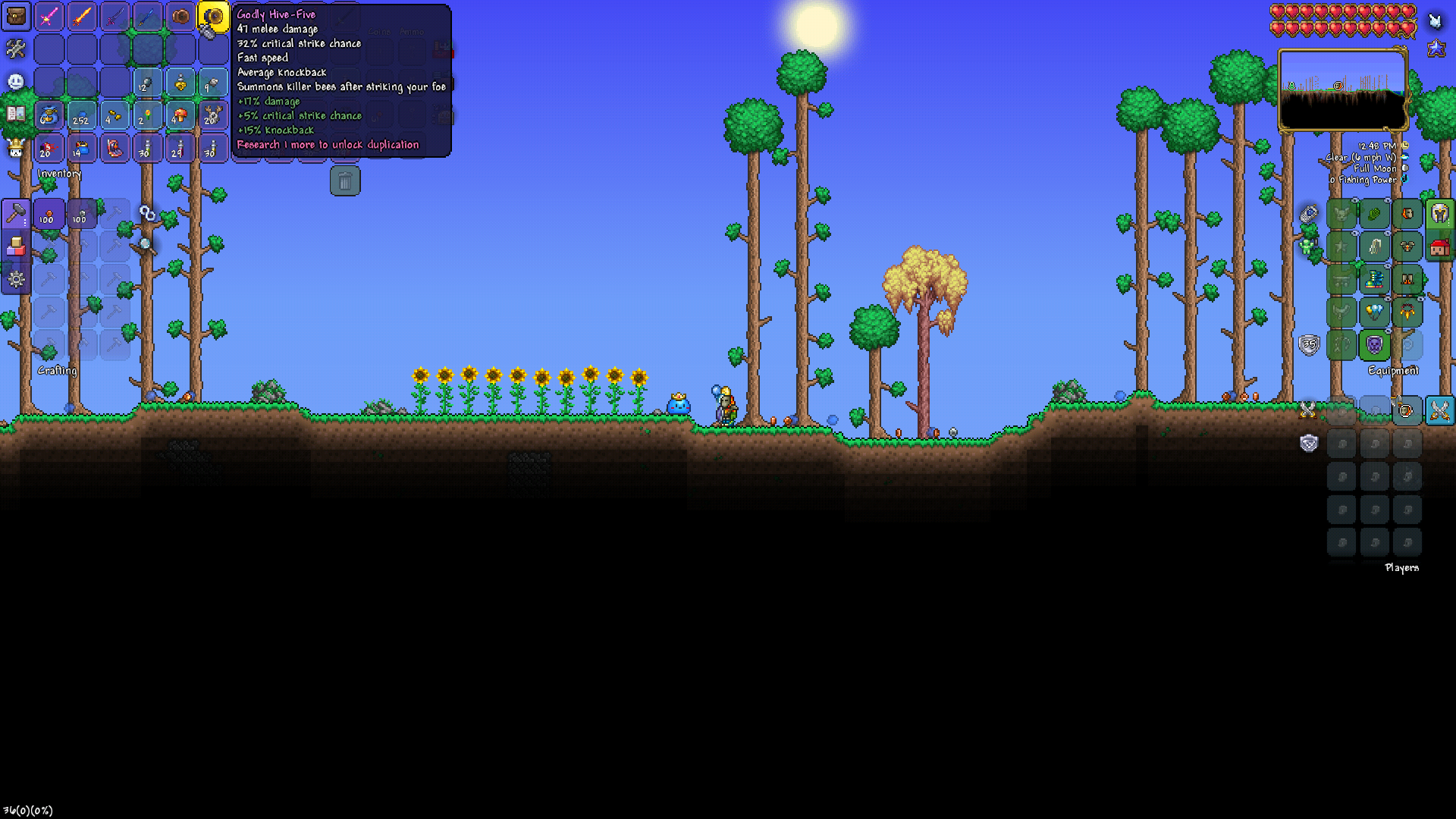
Task: Open the inventory chest button
Action: [16, 17]
